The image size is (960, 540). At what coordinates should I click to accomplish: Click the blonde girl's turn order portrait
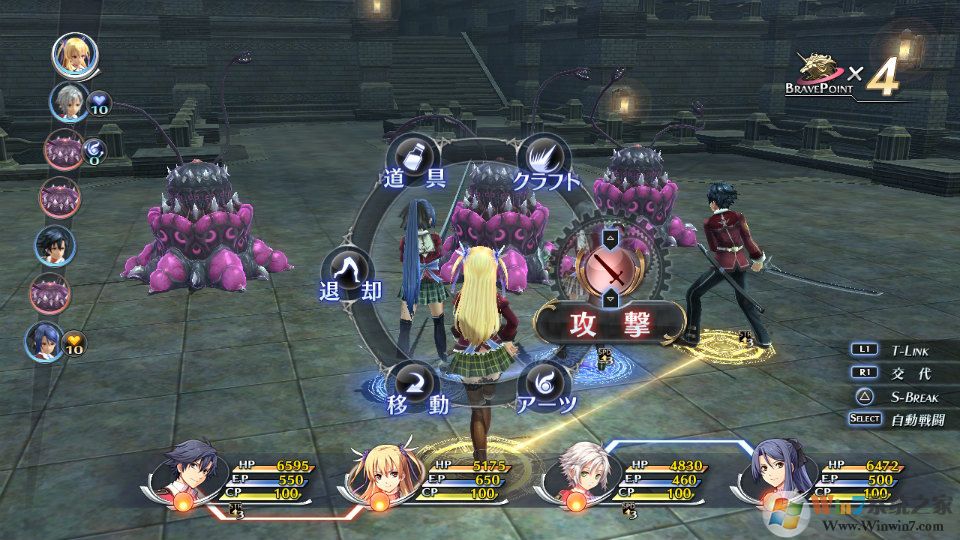click(74, 55)
